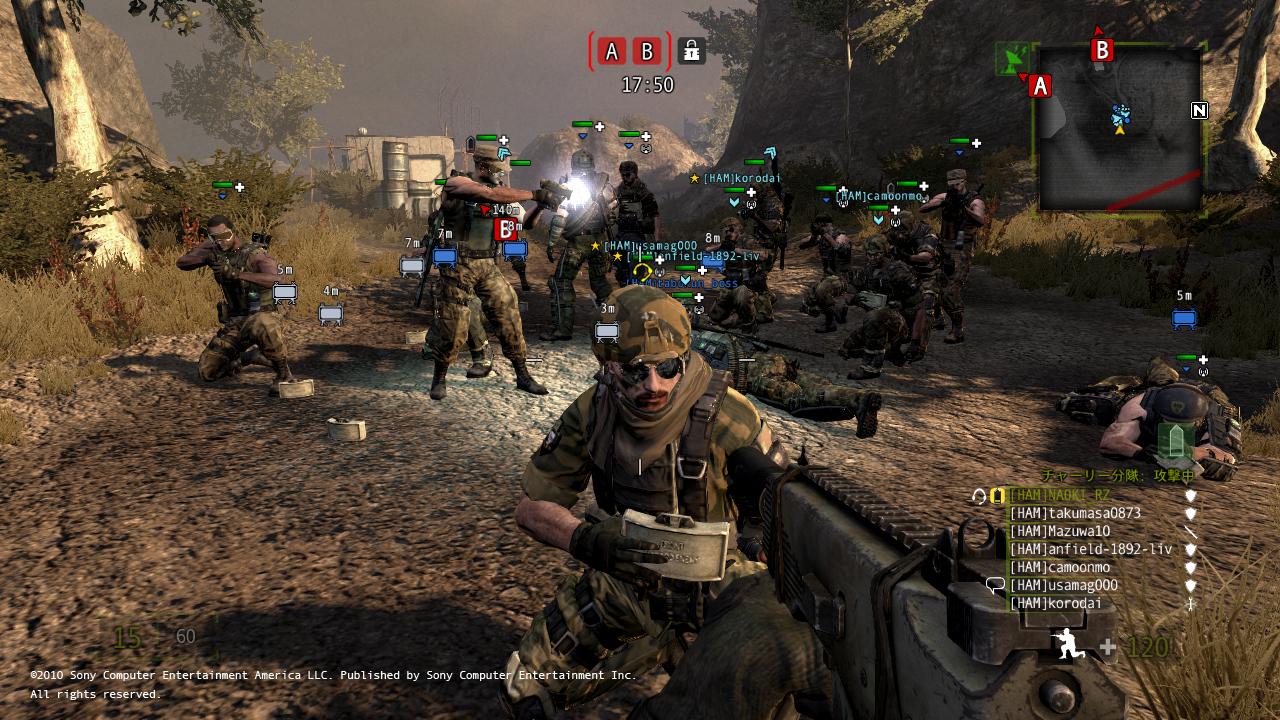Select [HAM]takumasa0873 in the squad list
The image size is (1280, 720).
(x=1075, y=513)
